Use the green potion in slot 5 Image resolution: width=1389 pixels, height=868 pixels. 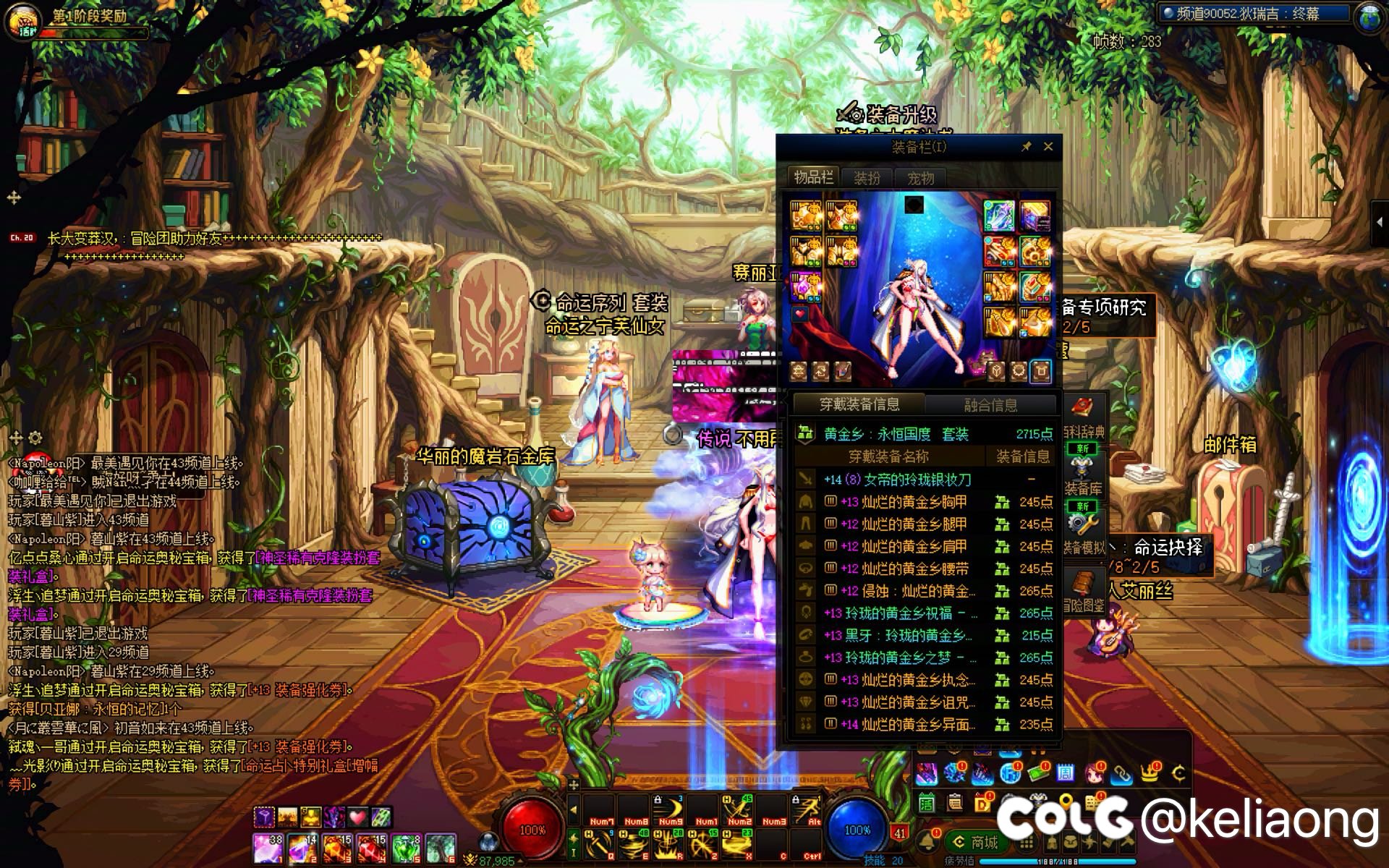click(x=407, y=846)
